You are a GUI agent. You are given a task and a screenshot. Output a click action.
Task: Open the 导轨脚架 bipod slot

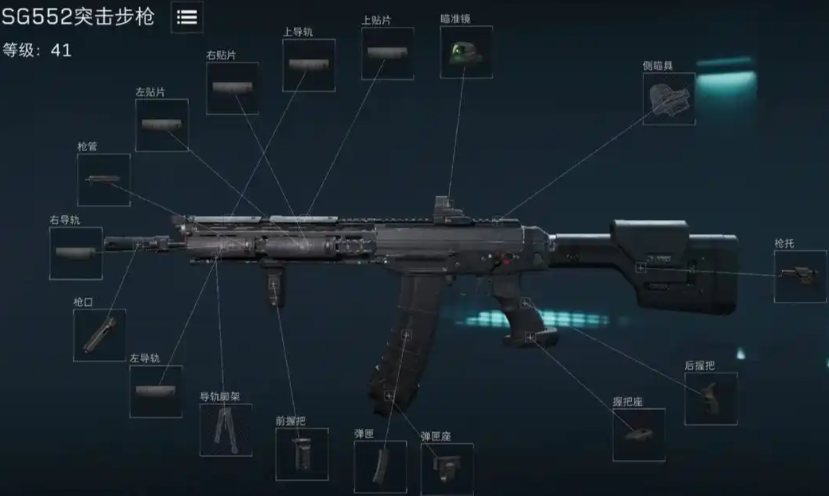click(x=226, y=430)
